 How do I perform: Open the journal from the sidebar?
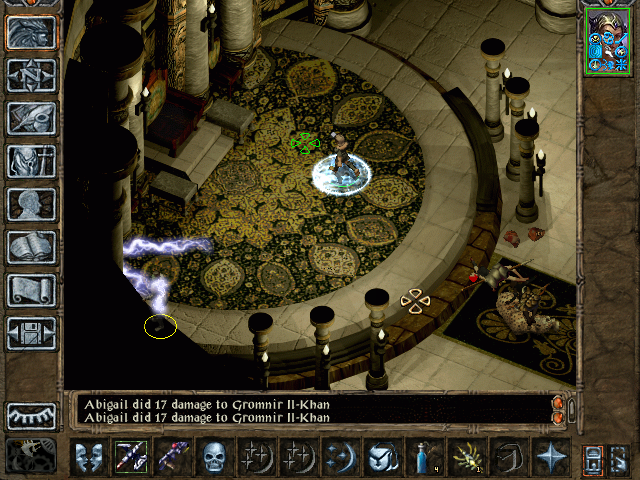click(31, 118)
